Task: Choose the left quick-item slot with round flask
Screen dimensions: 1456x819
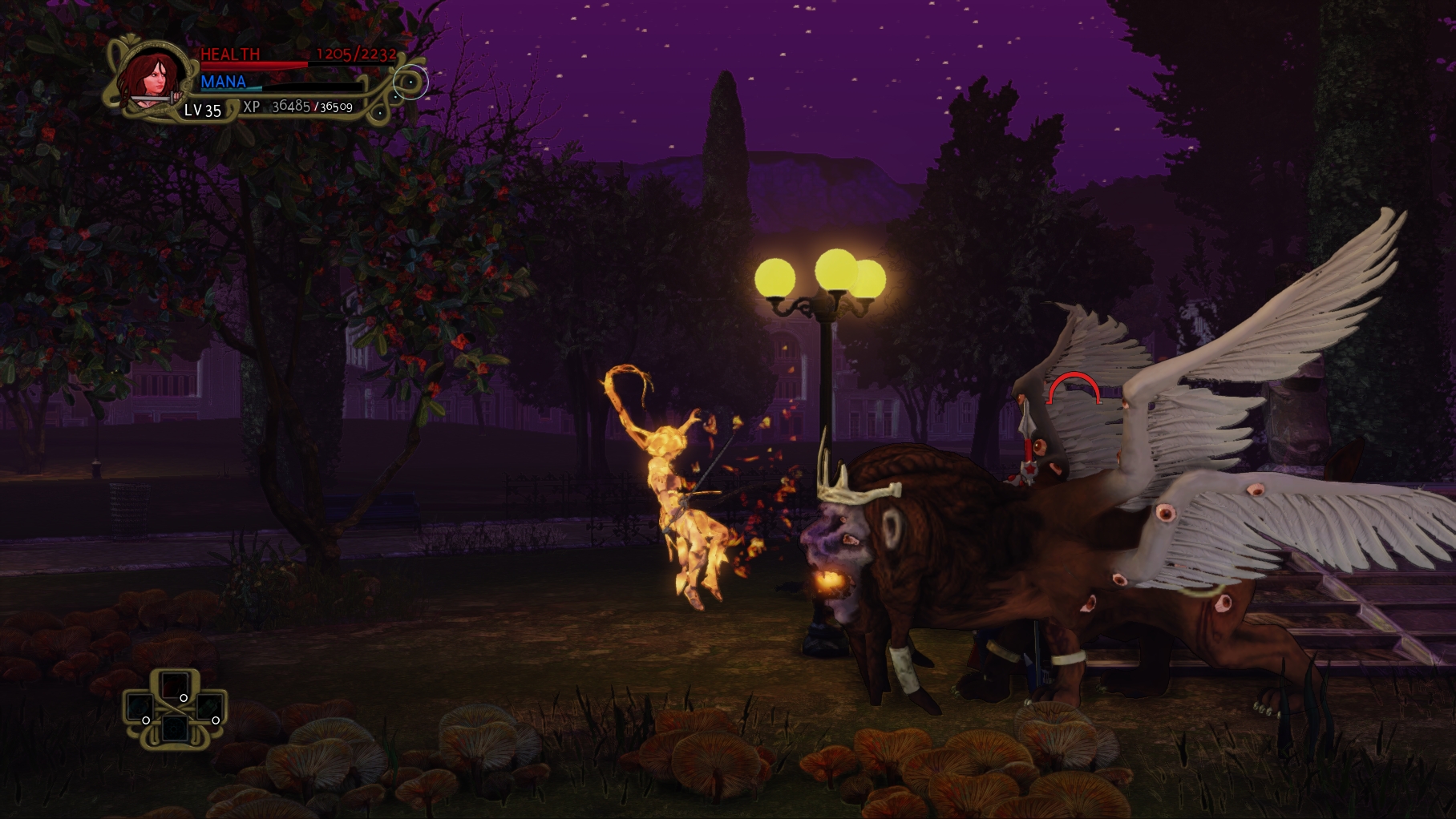Action: pyautogui.click(x=140, y=708)
